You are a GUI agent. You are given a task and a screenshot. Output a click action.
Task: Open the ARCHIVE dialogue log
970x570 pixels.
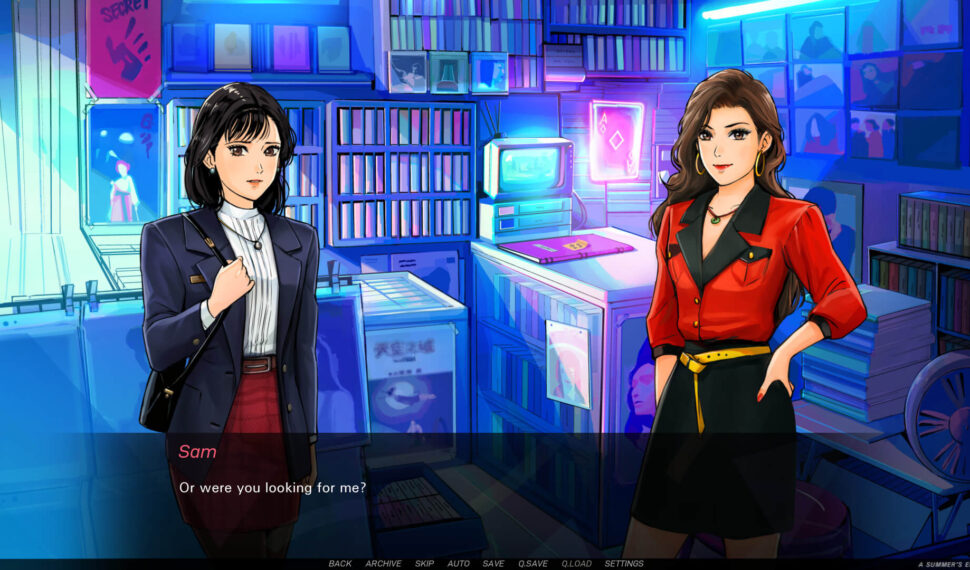pyautogui.click(x=383, y=564)
